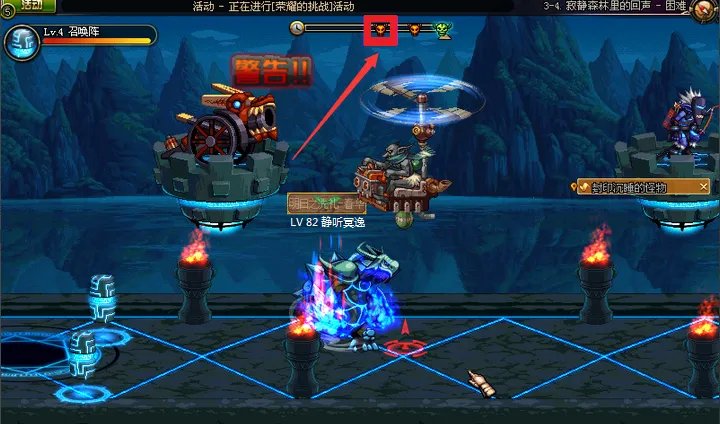720x424 pixels.
Task: Close the 封印沉睡的怪物 quest notice
Action: click(x=703, y=187)
